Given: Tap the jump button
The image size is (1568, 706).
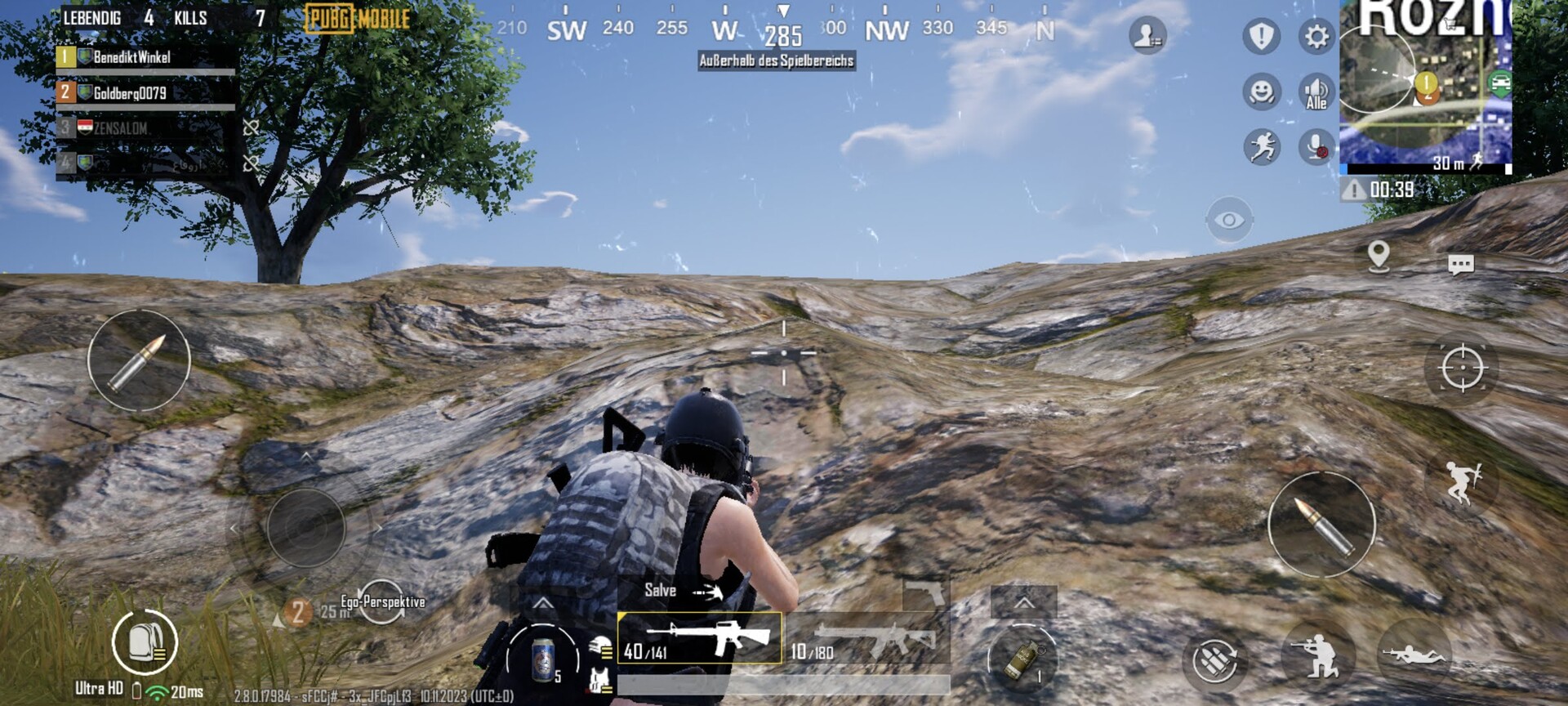Looking at the screenshot, I should pyautogui.click(x=1462, y=482).
